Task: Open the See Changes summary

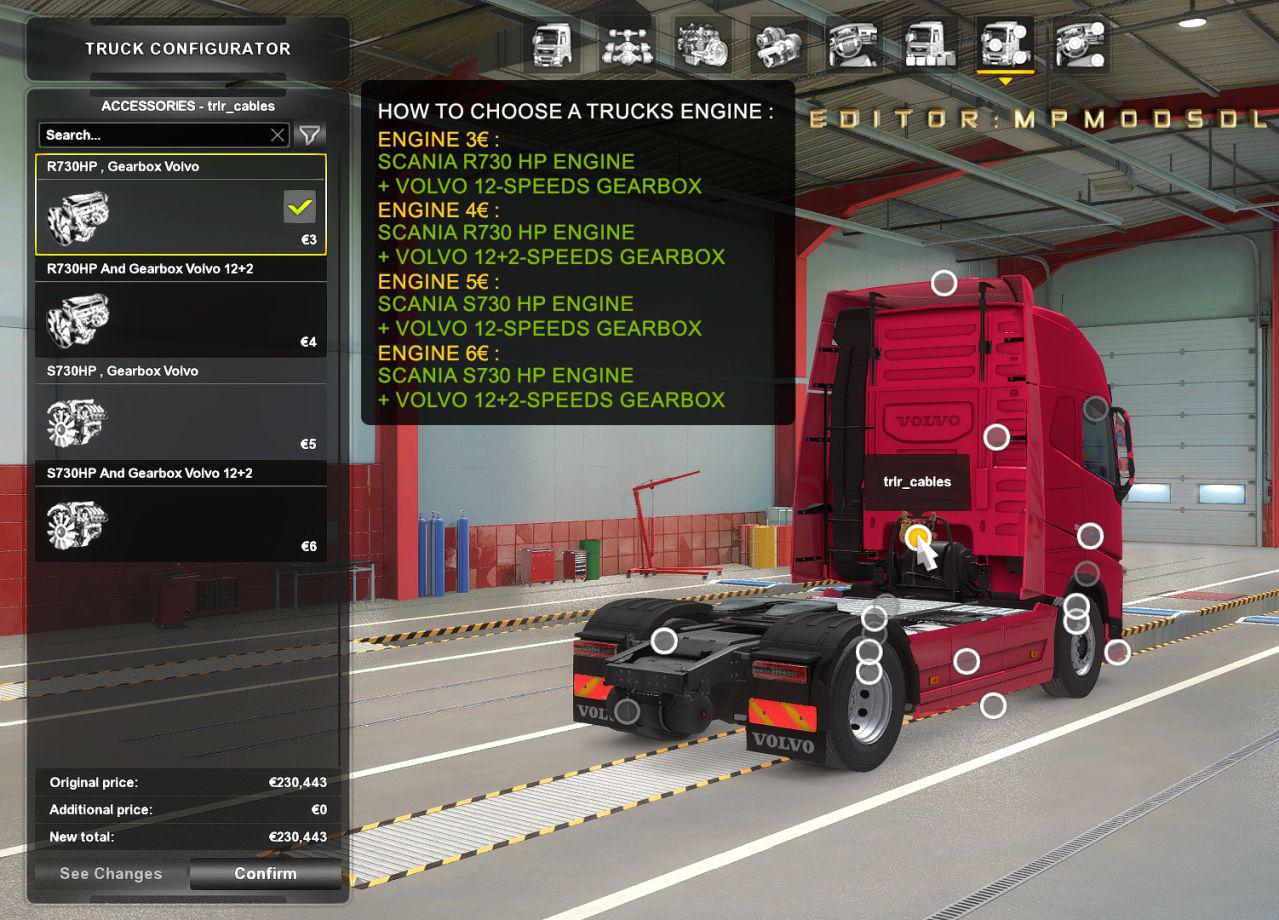Action: pyautogui.click(x=110, y=873)
